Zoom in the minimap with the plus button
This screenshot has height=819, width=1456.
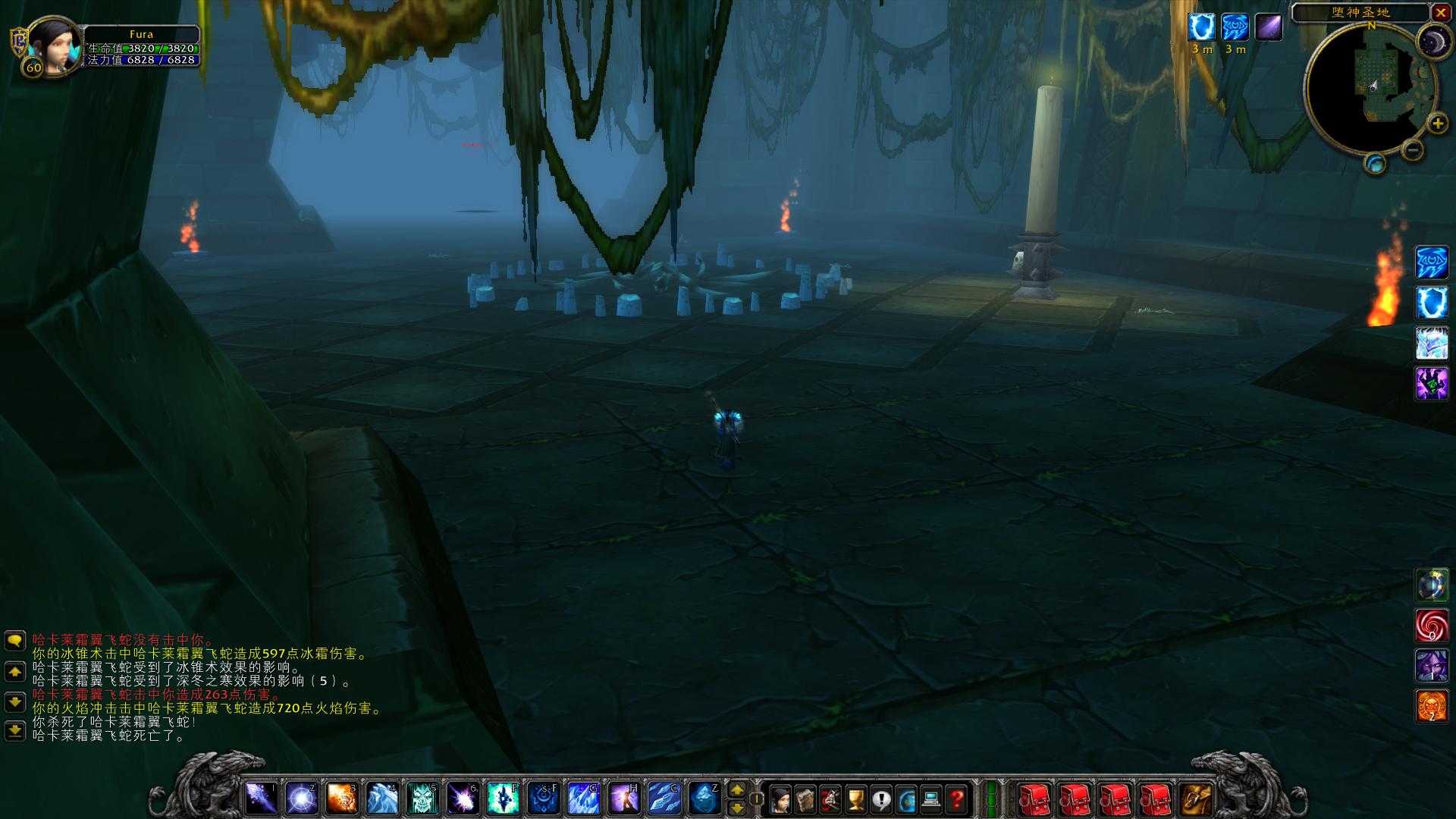point(1436,124)
